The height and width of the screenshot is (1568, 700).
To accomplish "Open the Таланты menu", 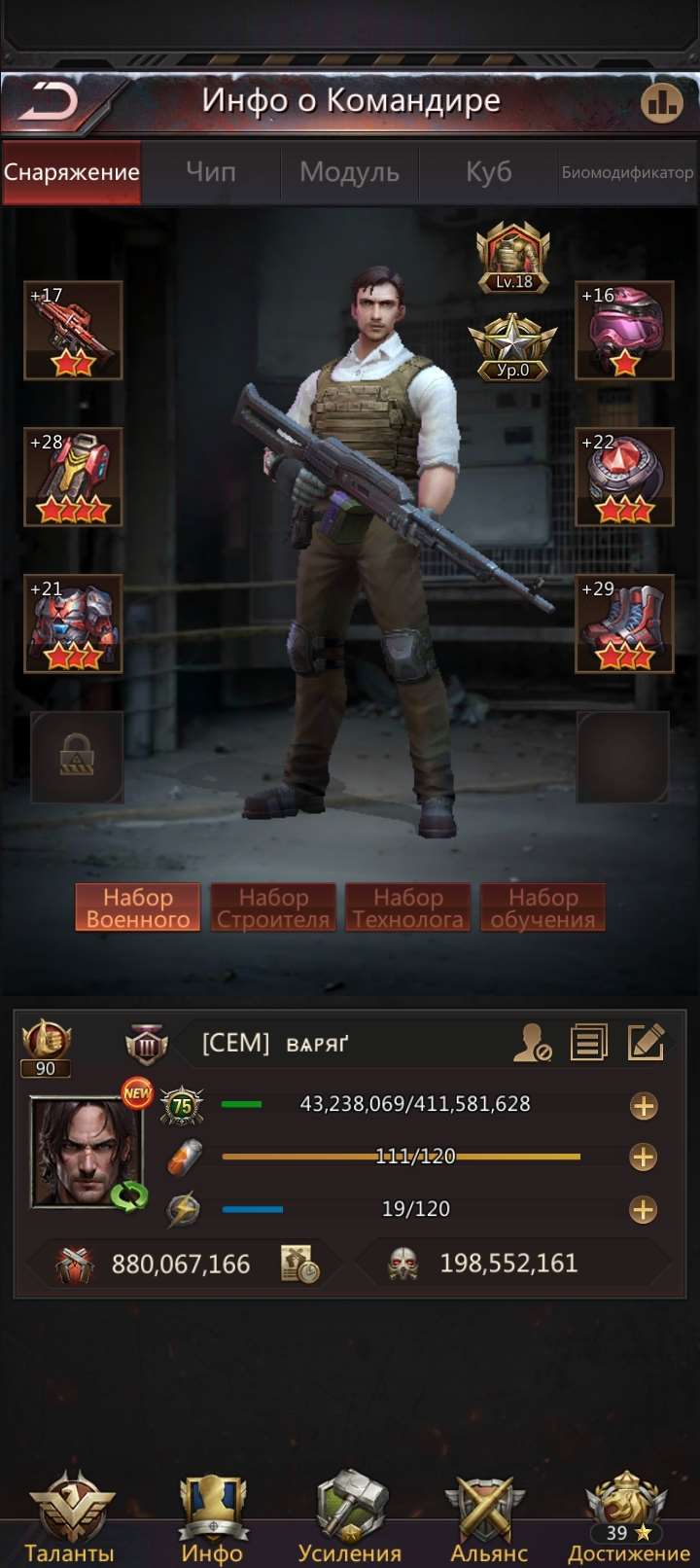I will tap(69, 1517).
